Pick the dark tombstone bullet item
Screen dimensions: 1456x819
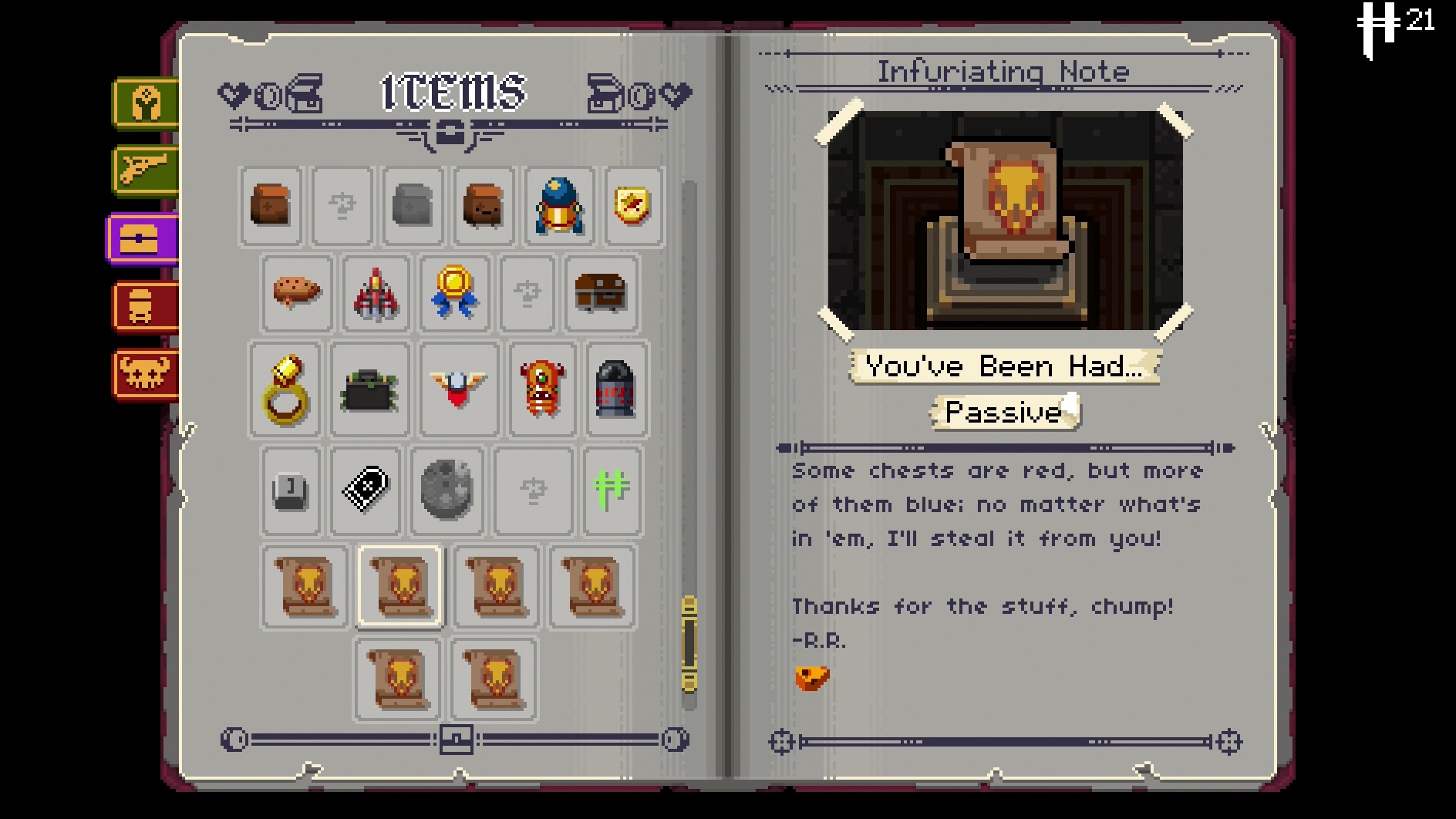[x=615, y=389]
